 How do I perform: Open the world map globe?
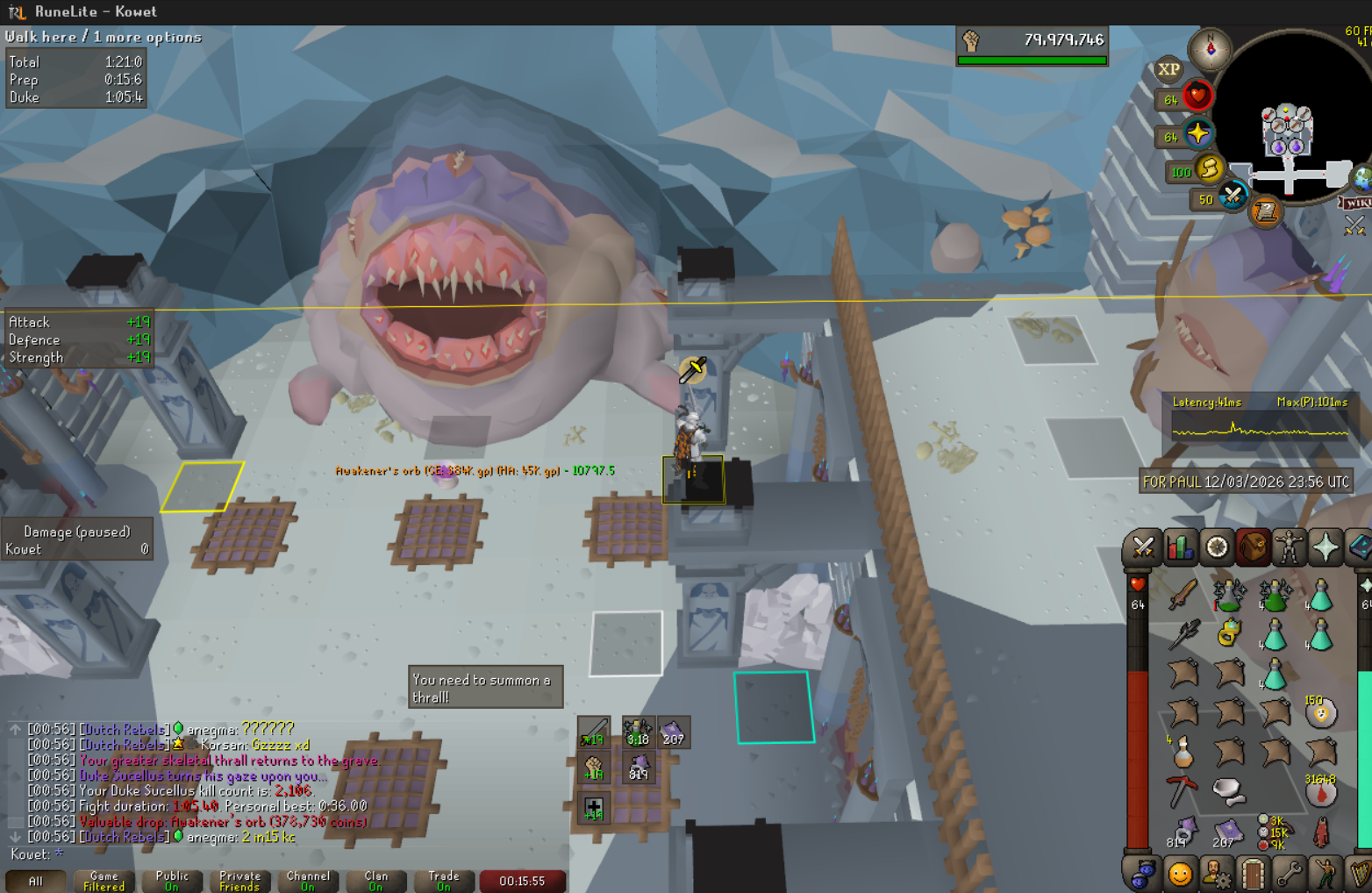pyautogui.click(x=1361, y=179)
